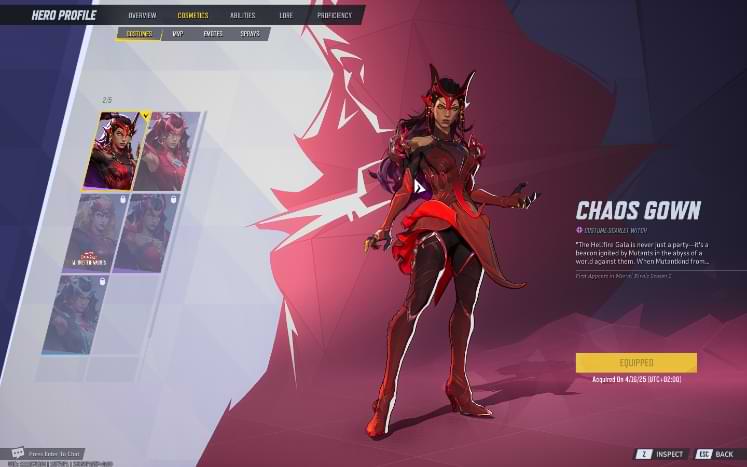
Task: Choose the unlocked default Scarlet Witch costume thumbnail
Action: tap(161, 150)
